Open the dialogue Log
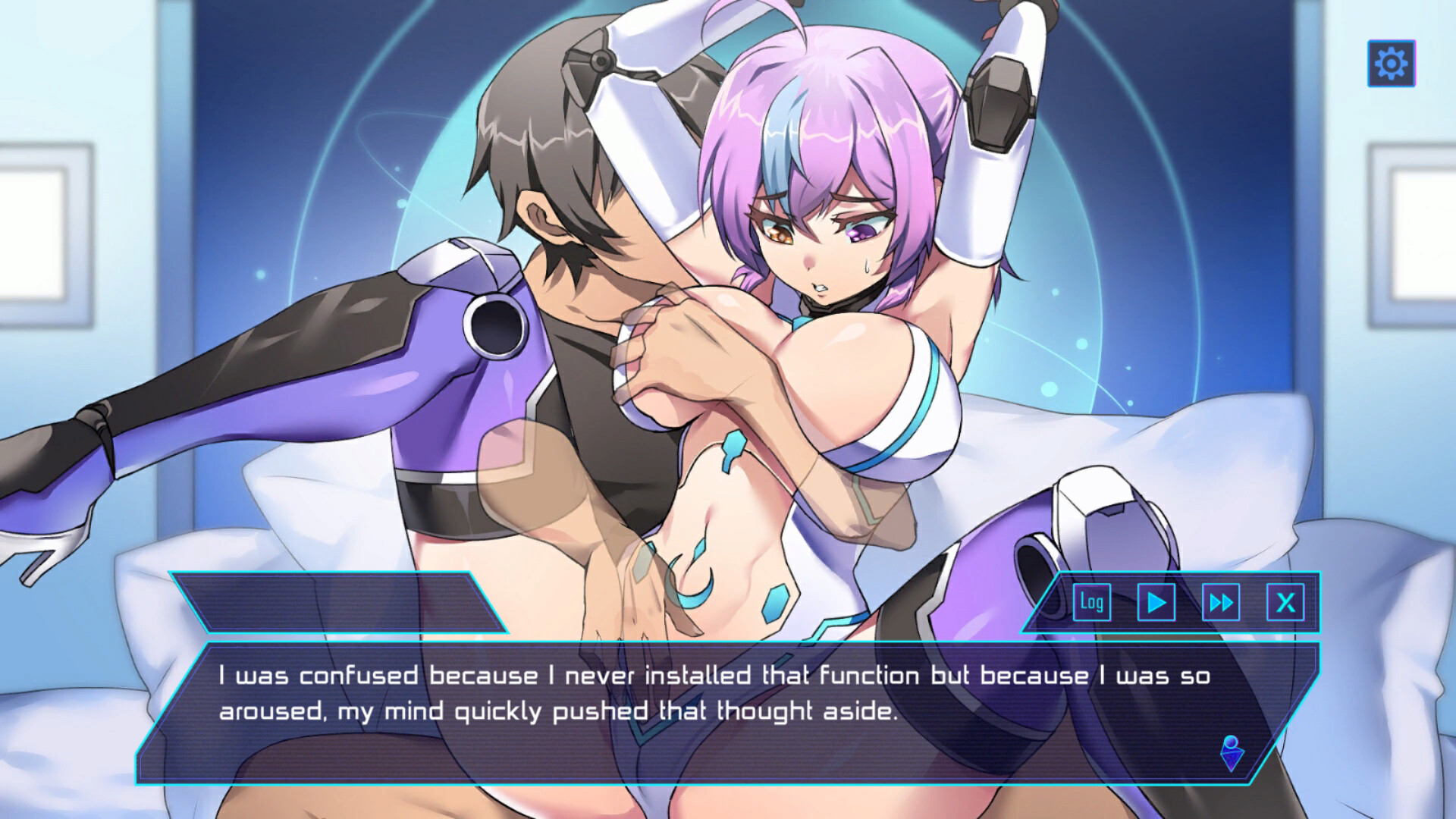1456x819 pixels. click(1092, 603)
